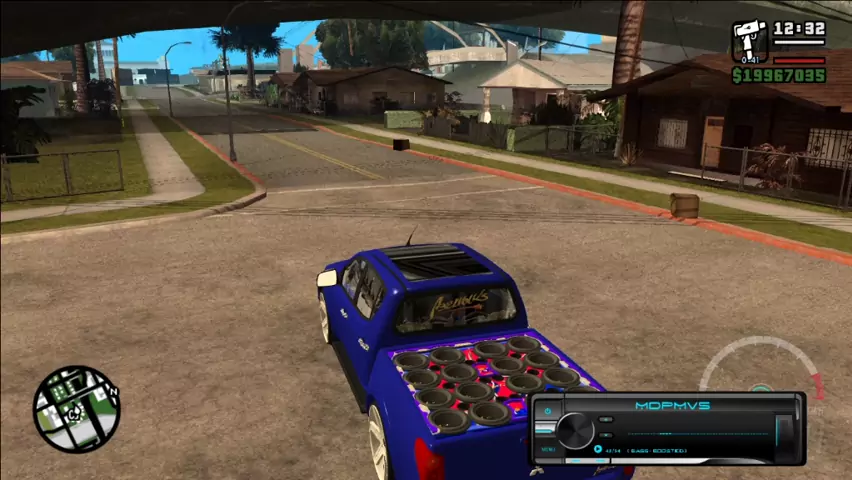Turn the stereo's round volume knob
Image resolution: width=852 pixels, height=480 pixels.
click(575, 431)
